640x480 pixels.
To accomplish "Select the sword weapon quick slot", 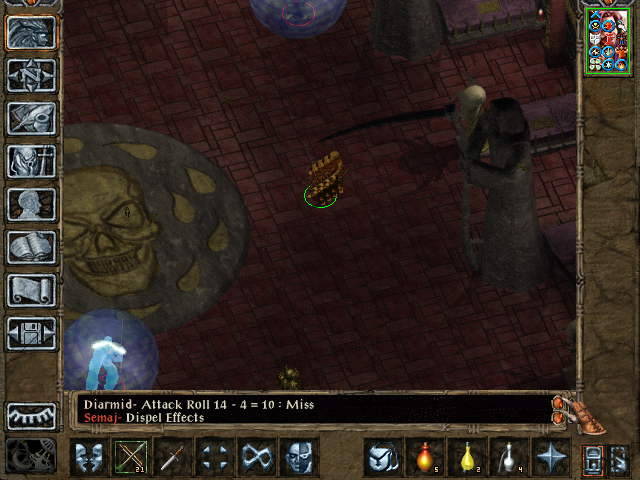I will coord(173,458).
